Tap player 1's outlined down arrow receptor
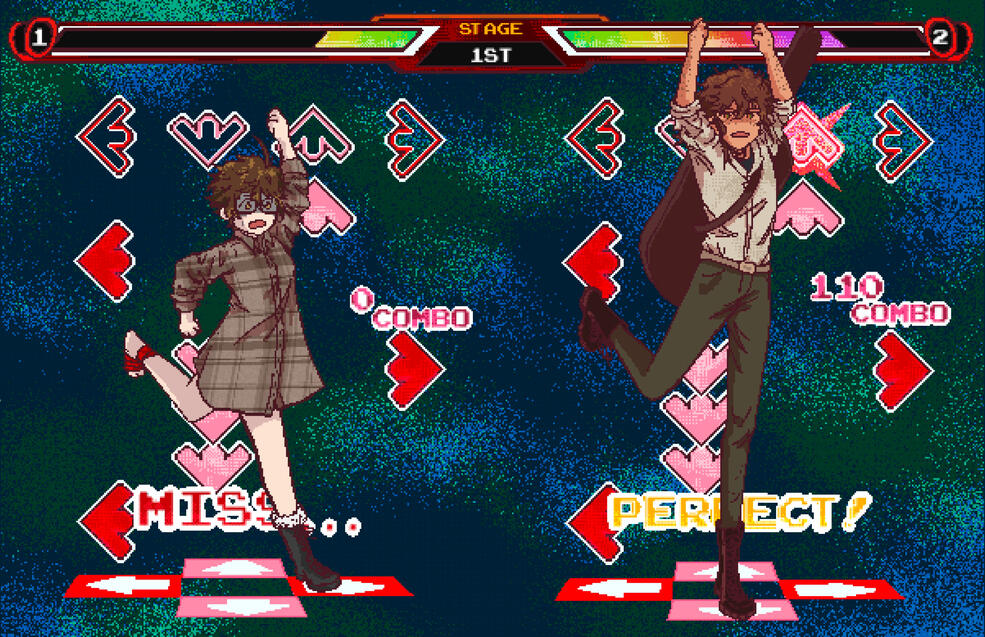 pos(207,135)
